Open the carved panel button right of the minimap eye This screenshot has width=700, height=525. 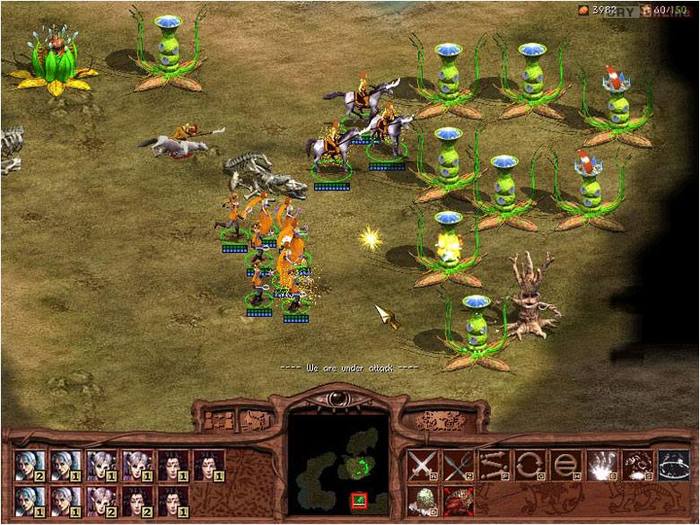[x=440, y=419]
